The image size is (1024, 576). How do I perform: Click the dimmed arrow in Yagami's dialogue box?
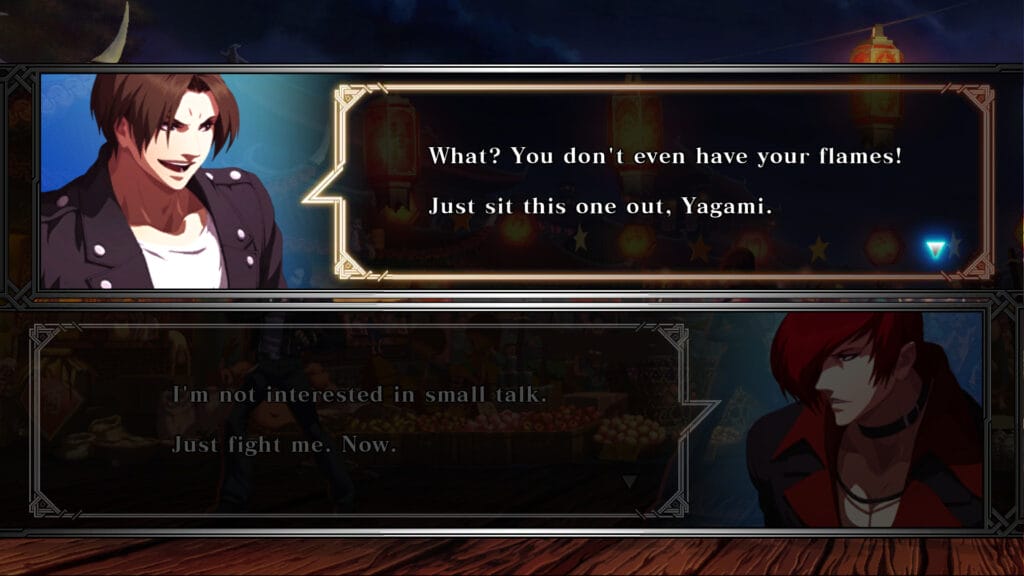click(629, 482)
